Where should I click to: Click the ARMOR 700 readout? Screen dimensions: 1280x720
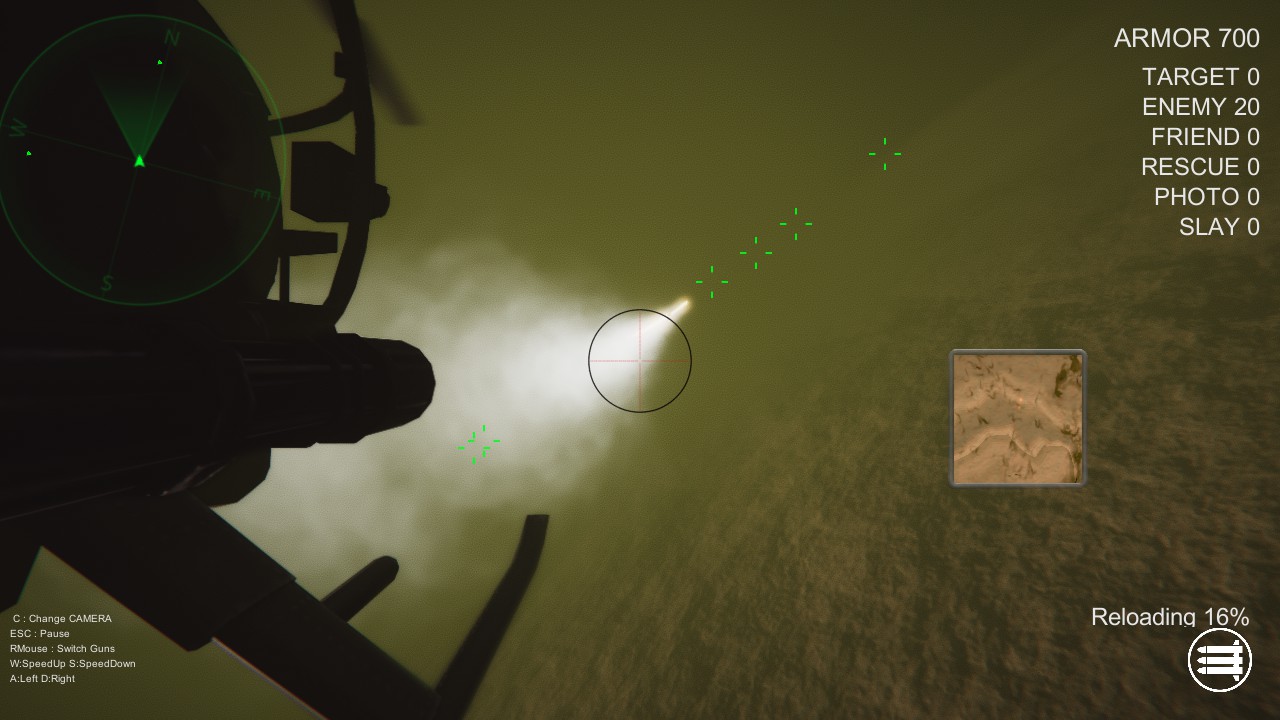[1186, 38]
